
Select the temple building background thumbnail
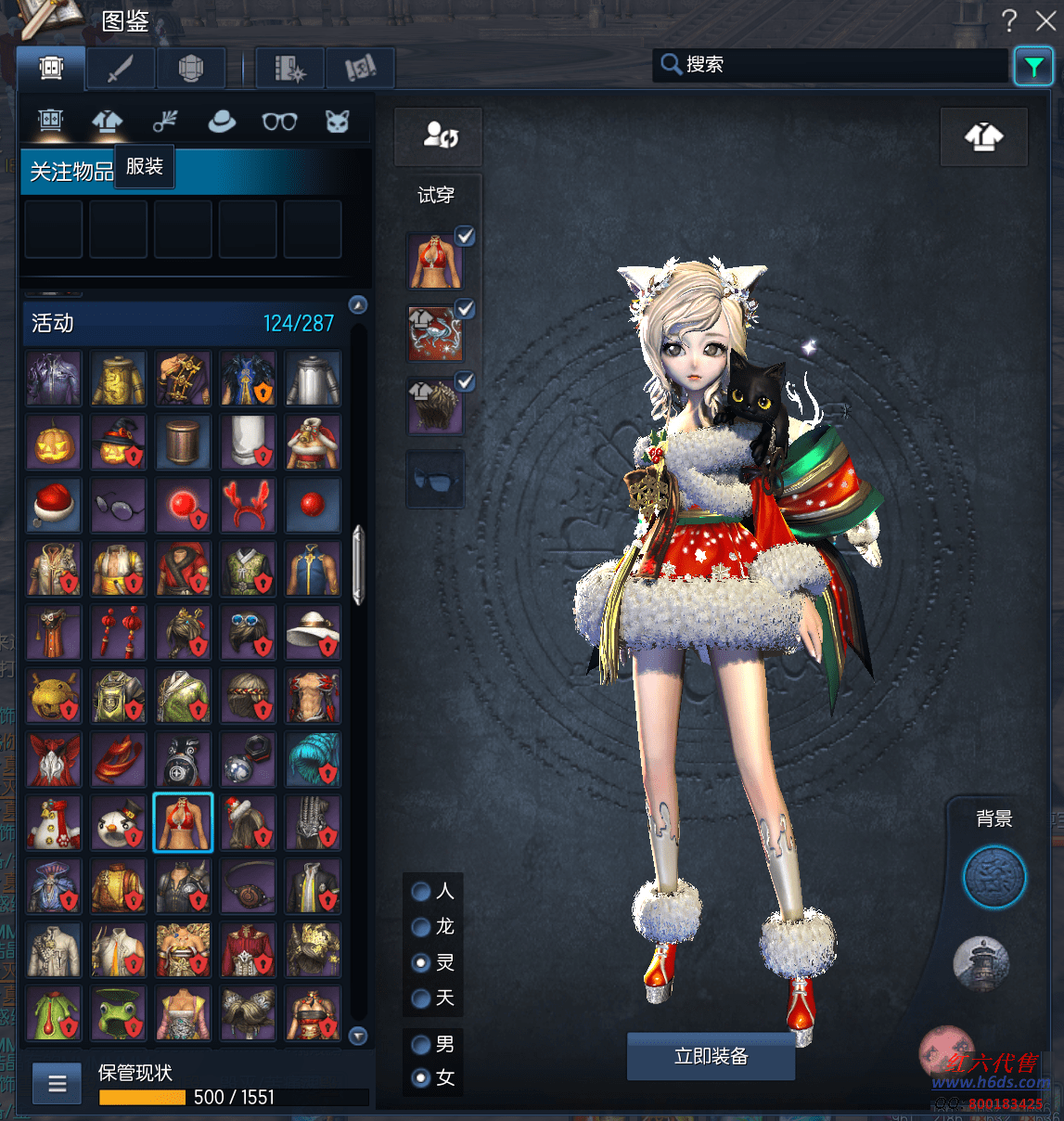click(x=981, y=962)
